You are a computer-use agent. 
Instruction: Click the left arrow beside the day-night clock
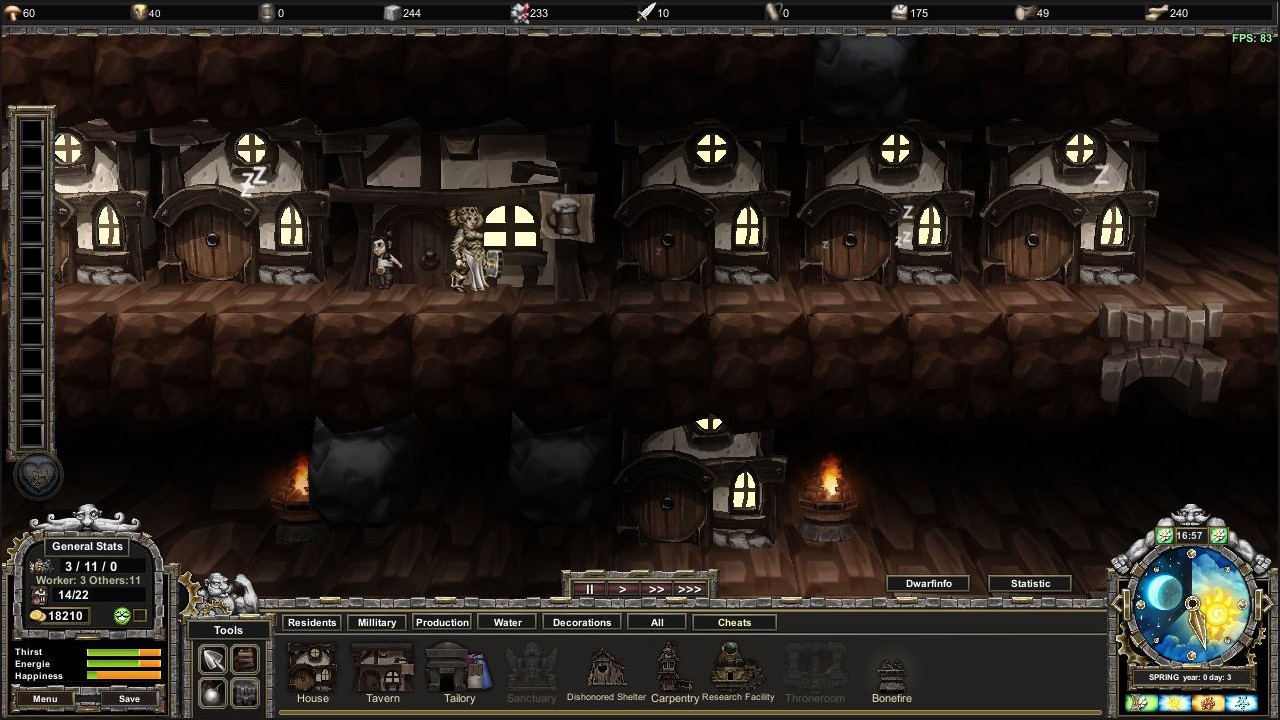(x=1117, y=604)
